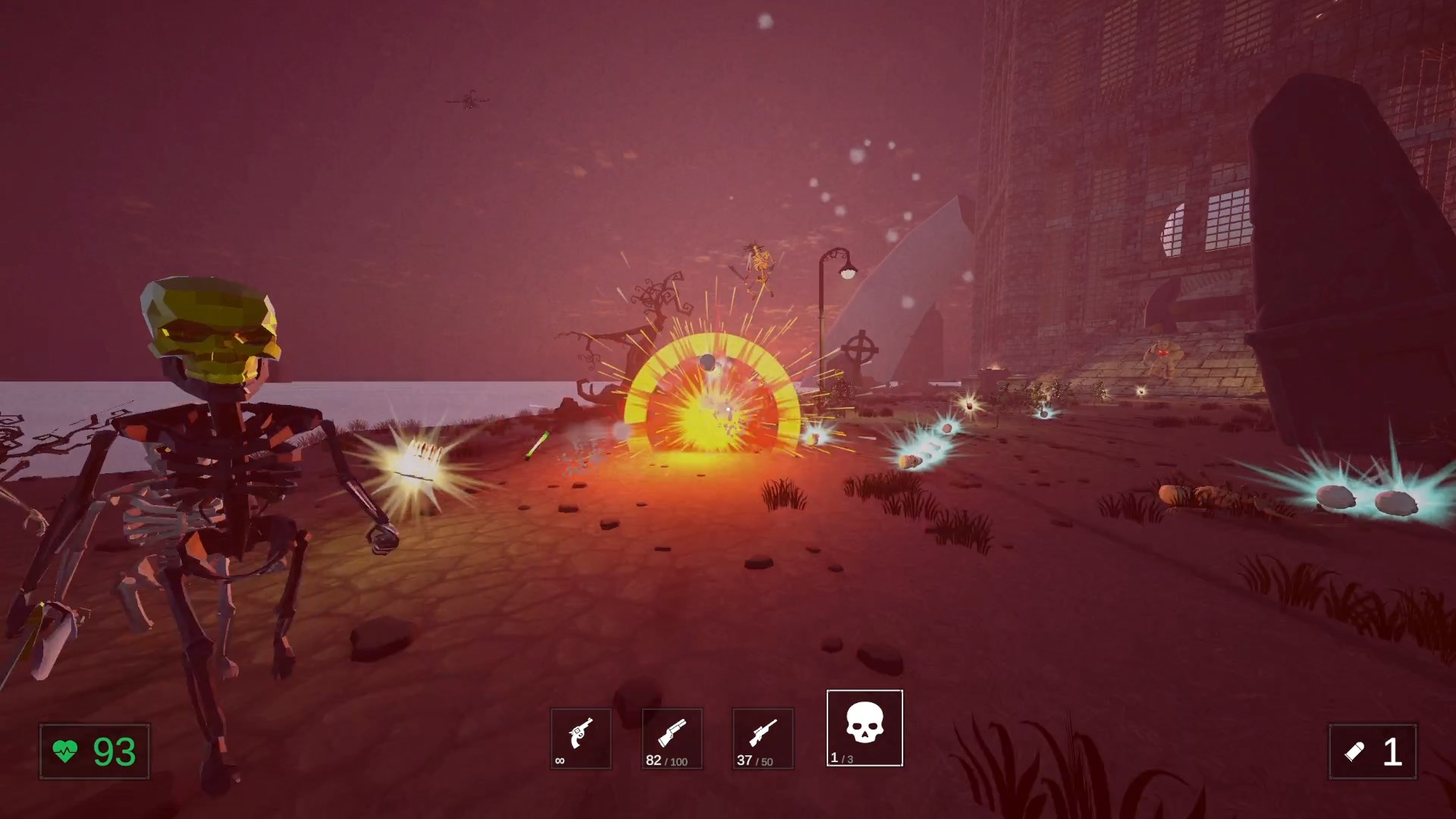Select the revolver weapon slot
Screen dimensions: 1456x819
[x=580, y=739]
